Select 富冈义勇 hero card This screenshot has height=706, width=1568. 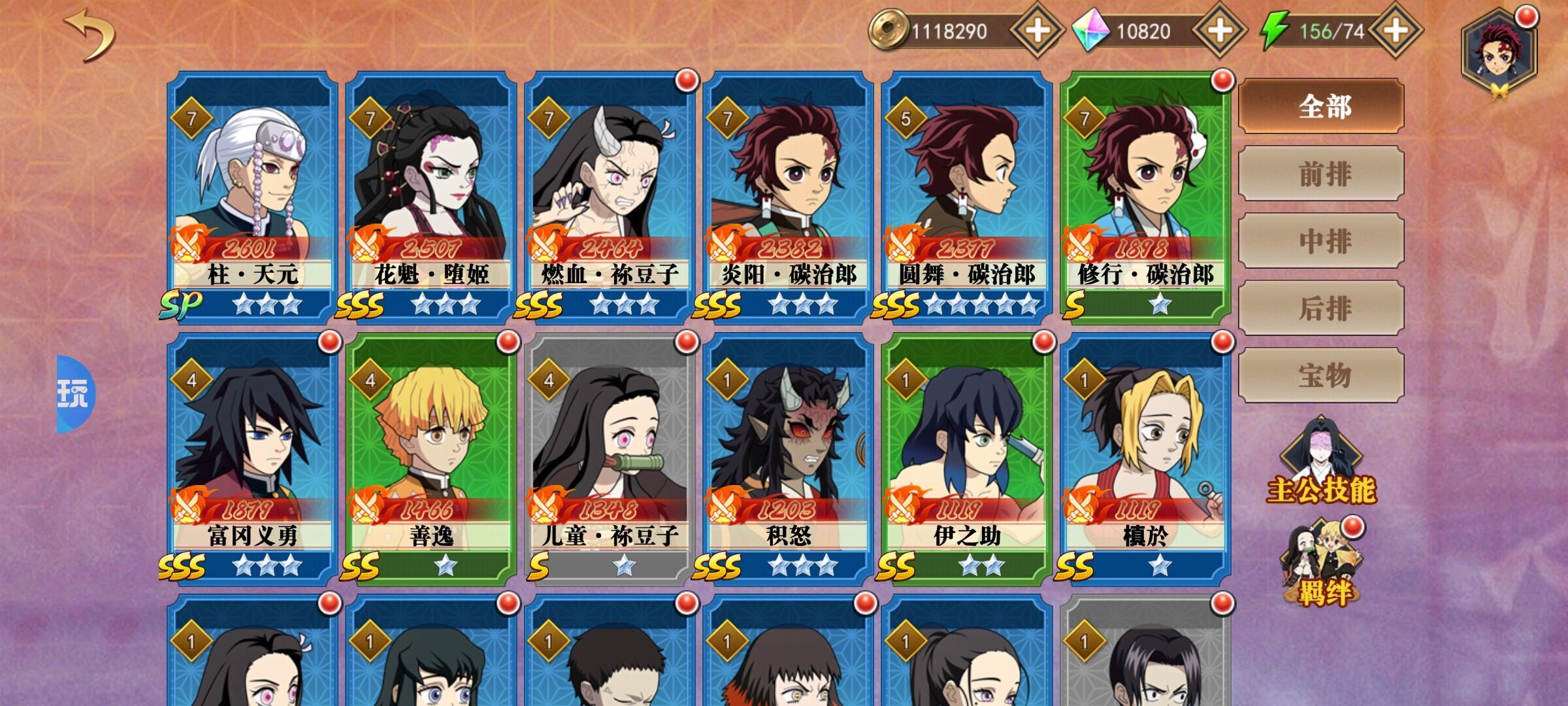pos(252,458)
